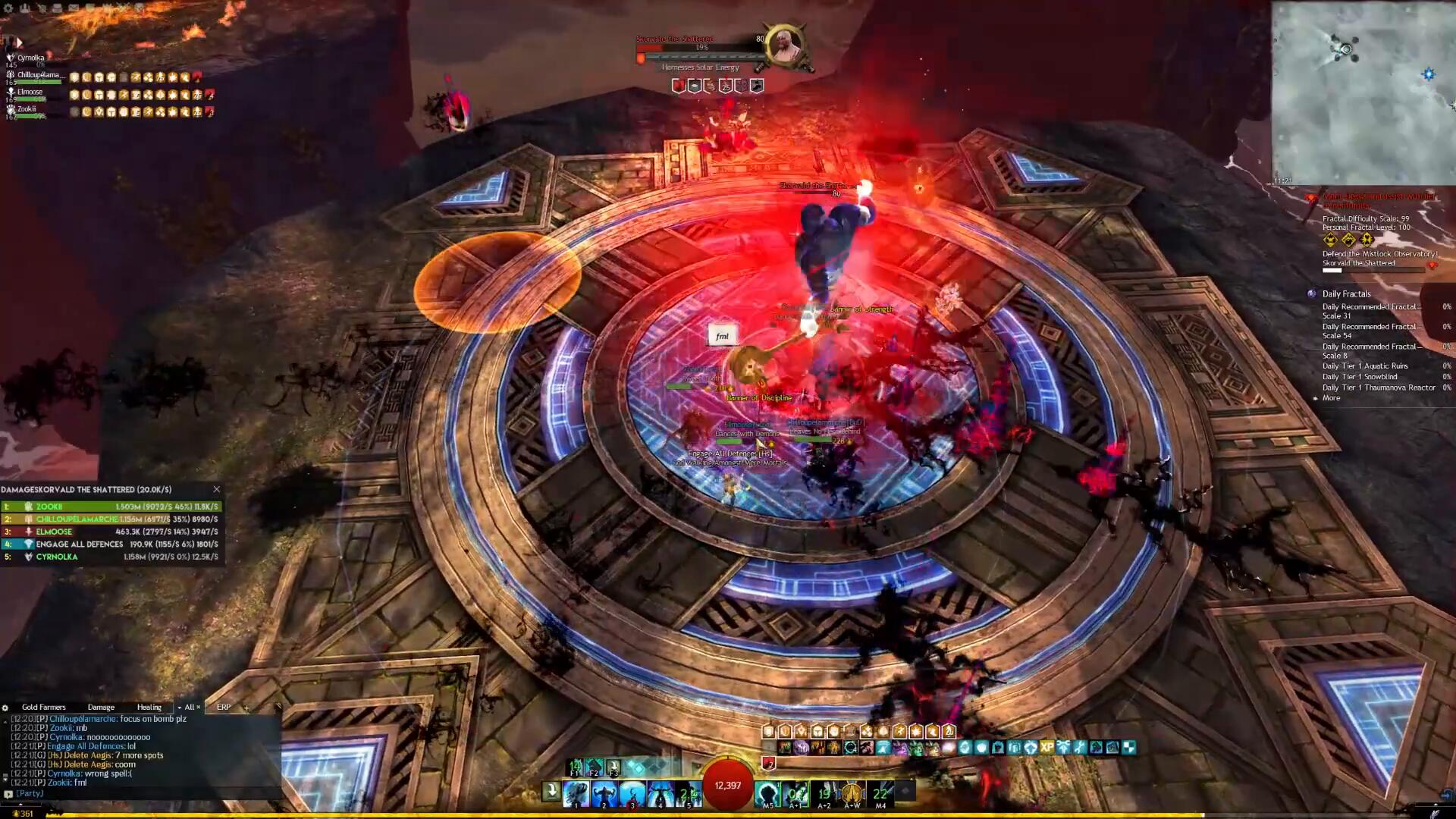1456x819 pixels.
Task: Expand the Daily Fractals 'More' entry
Action: coord(1331,398)
